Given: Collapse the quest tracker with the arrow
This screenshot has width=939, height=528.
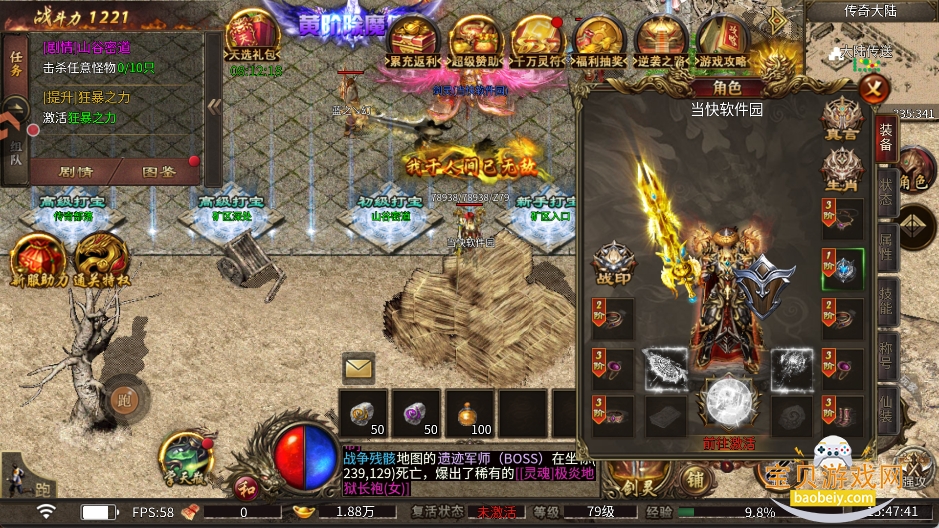Looking at the screenshot, I should [x=214, y=105].
